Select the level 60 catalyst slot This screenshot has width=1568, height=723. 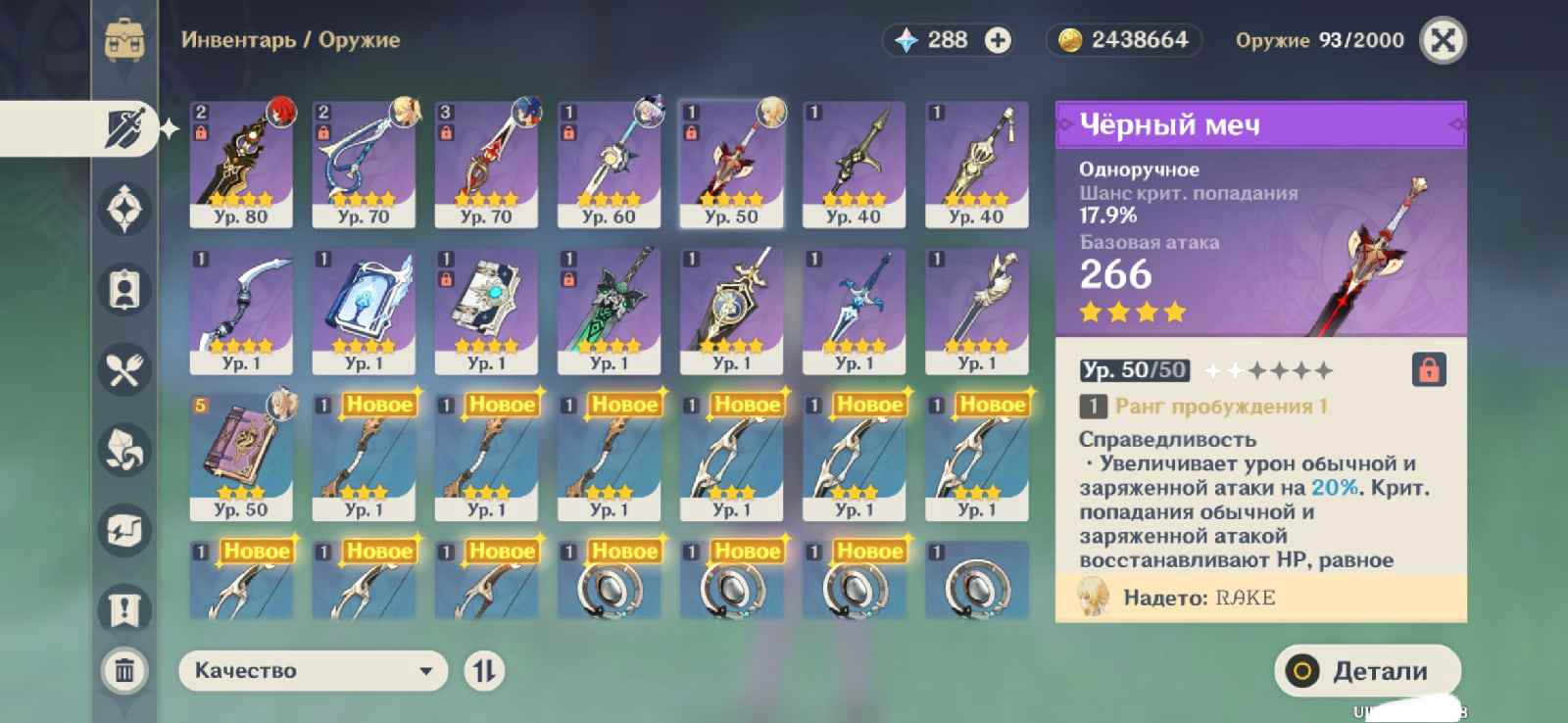(x=609, y=165)
